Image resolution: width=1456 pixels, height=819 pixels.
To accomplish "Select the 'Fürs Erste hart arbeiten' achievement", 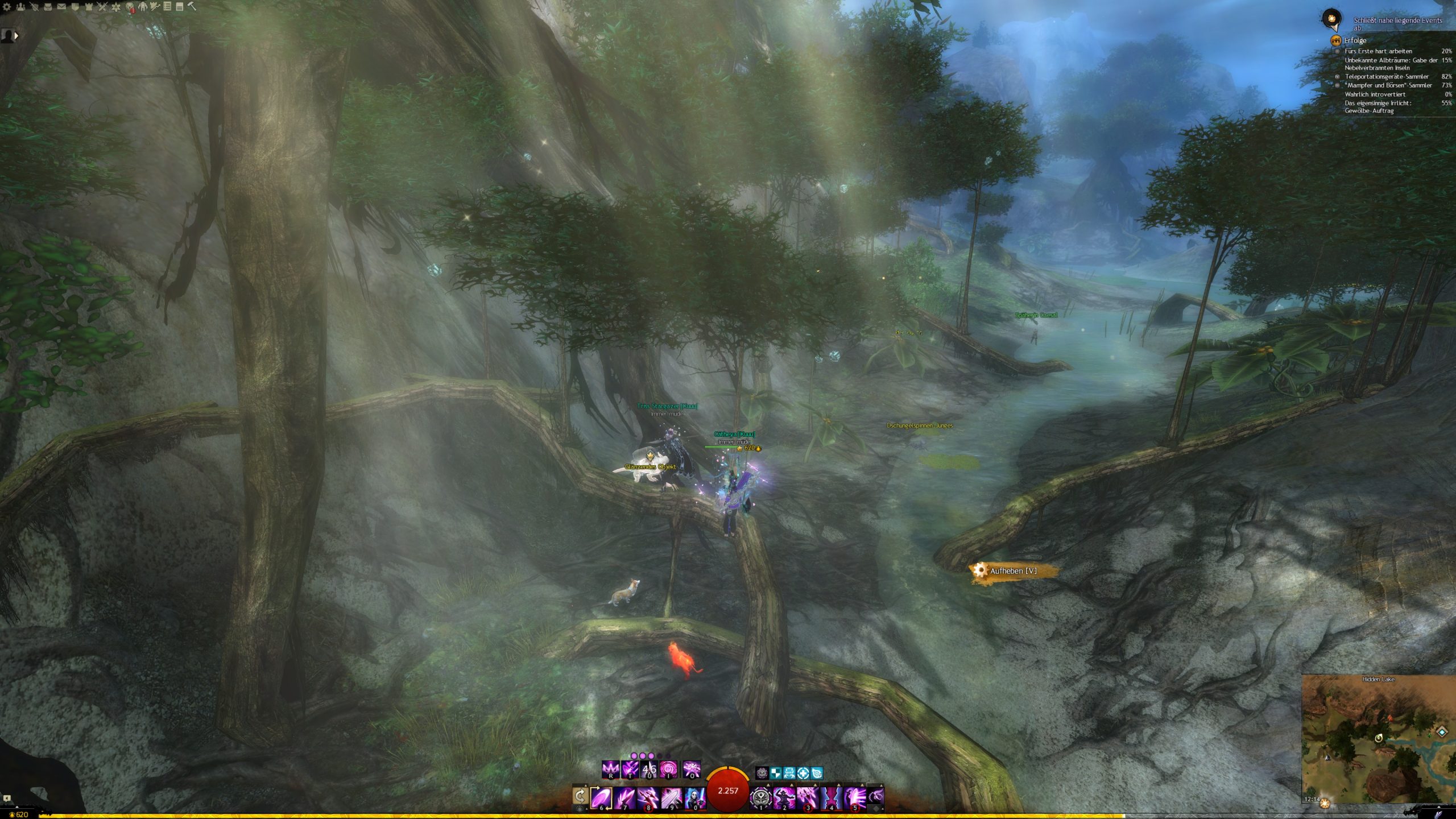I will coord(1378,51).
